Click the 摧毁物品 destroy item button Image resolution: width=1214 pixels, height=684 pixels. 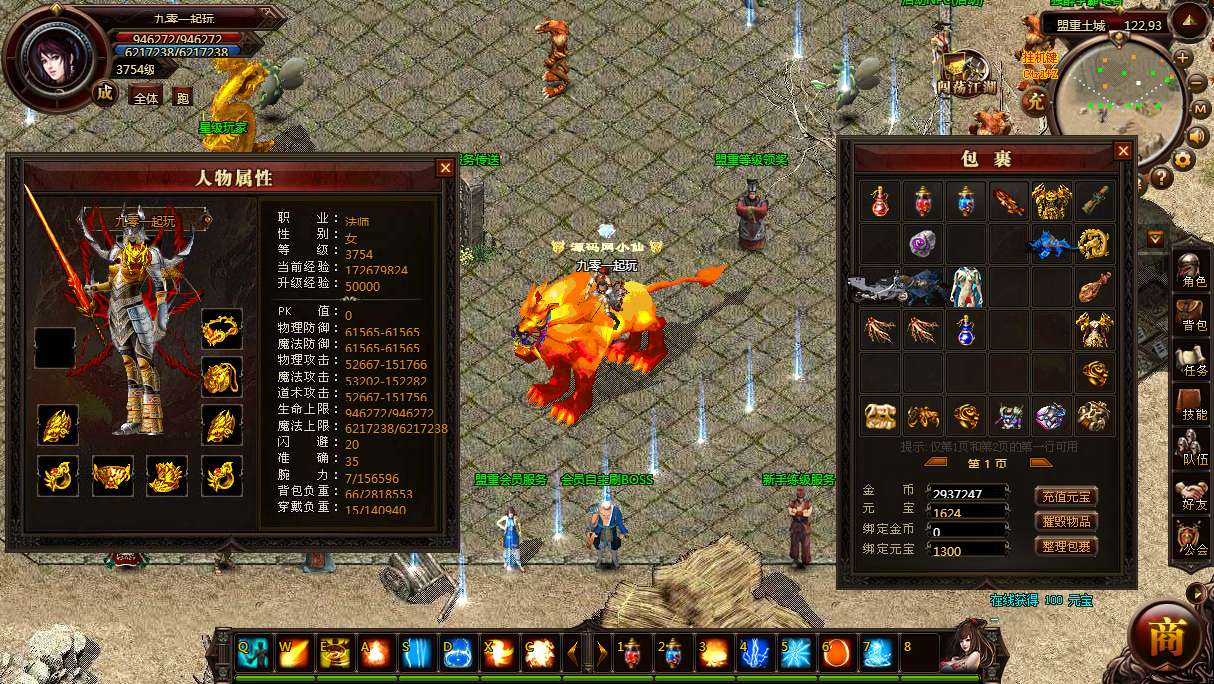(x=1066, y=521)
